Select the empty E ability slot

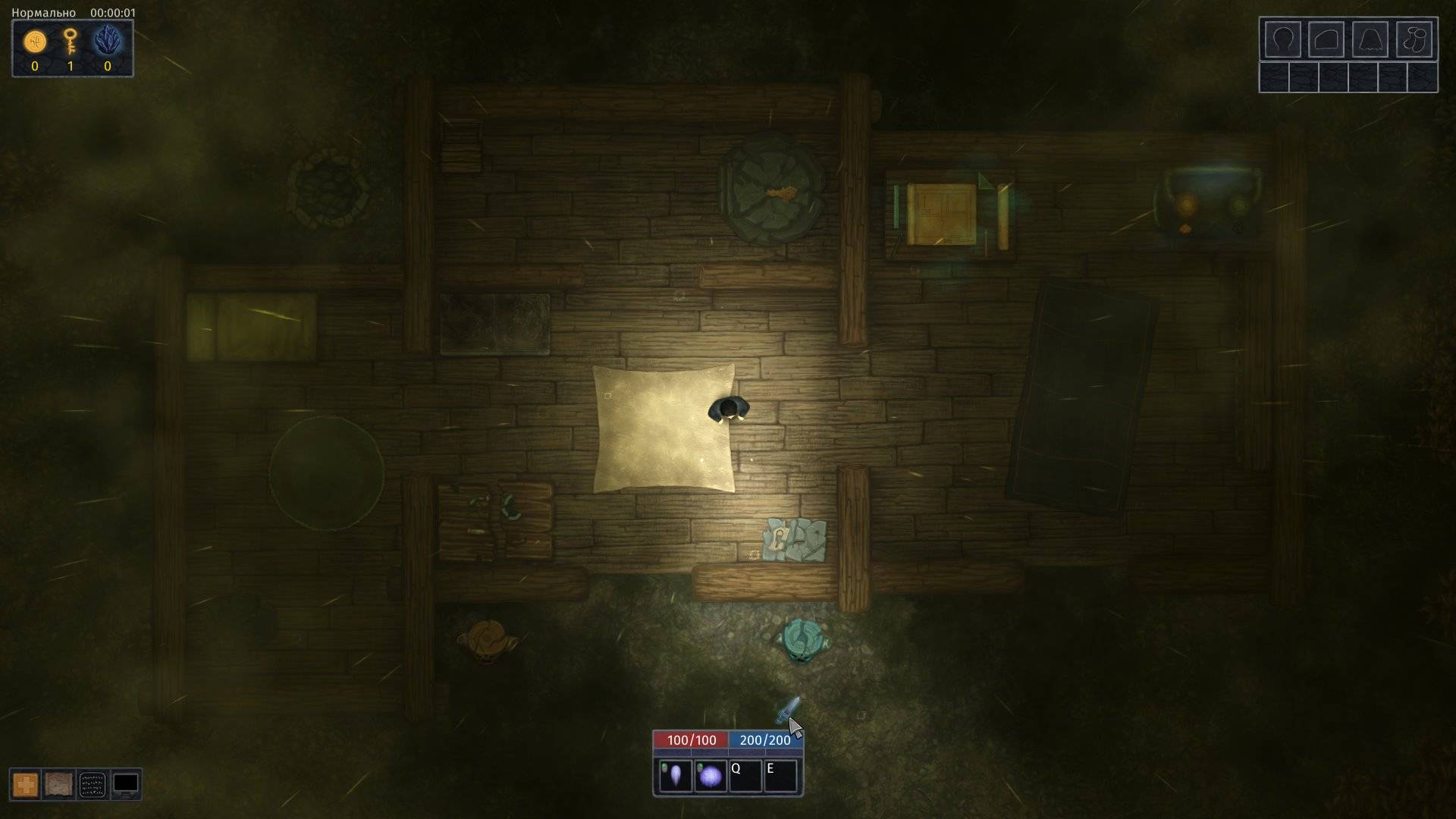click(781, 776)
